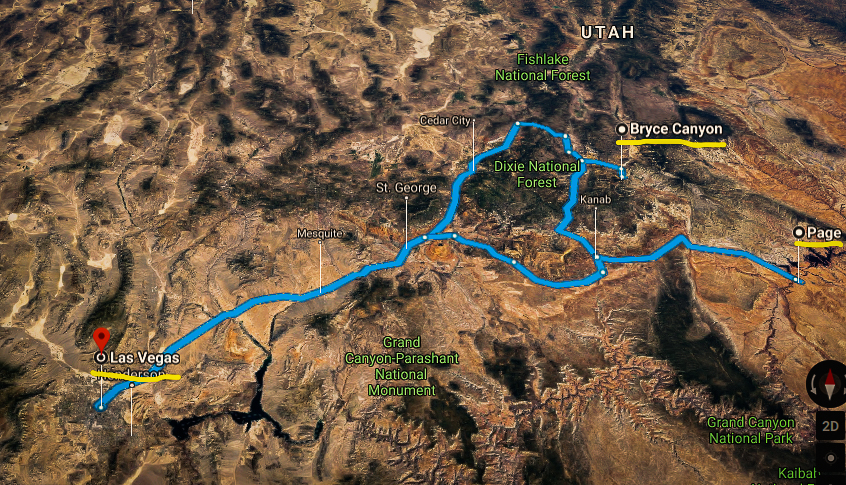846x485 pixels.
Task: Select the Mesquite place label
Action: 320,233
